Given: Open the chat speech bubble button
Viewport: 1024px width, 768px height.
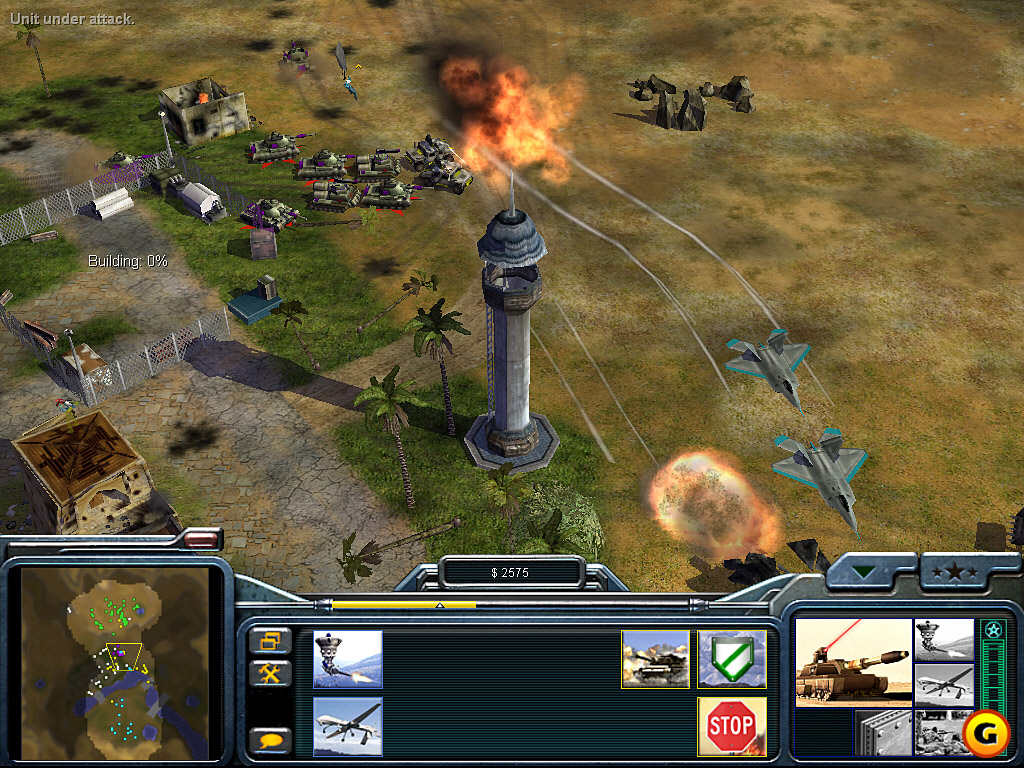Looking at the screenshot, I should point(270,740).
